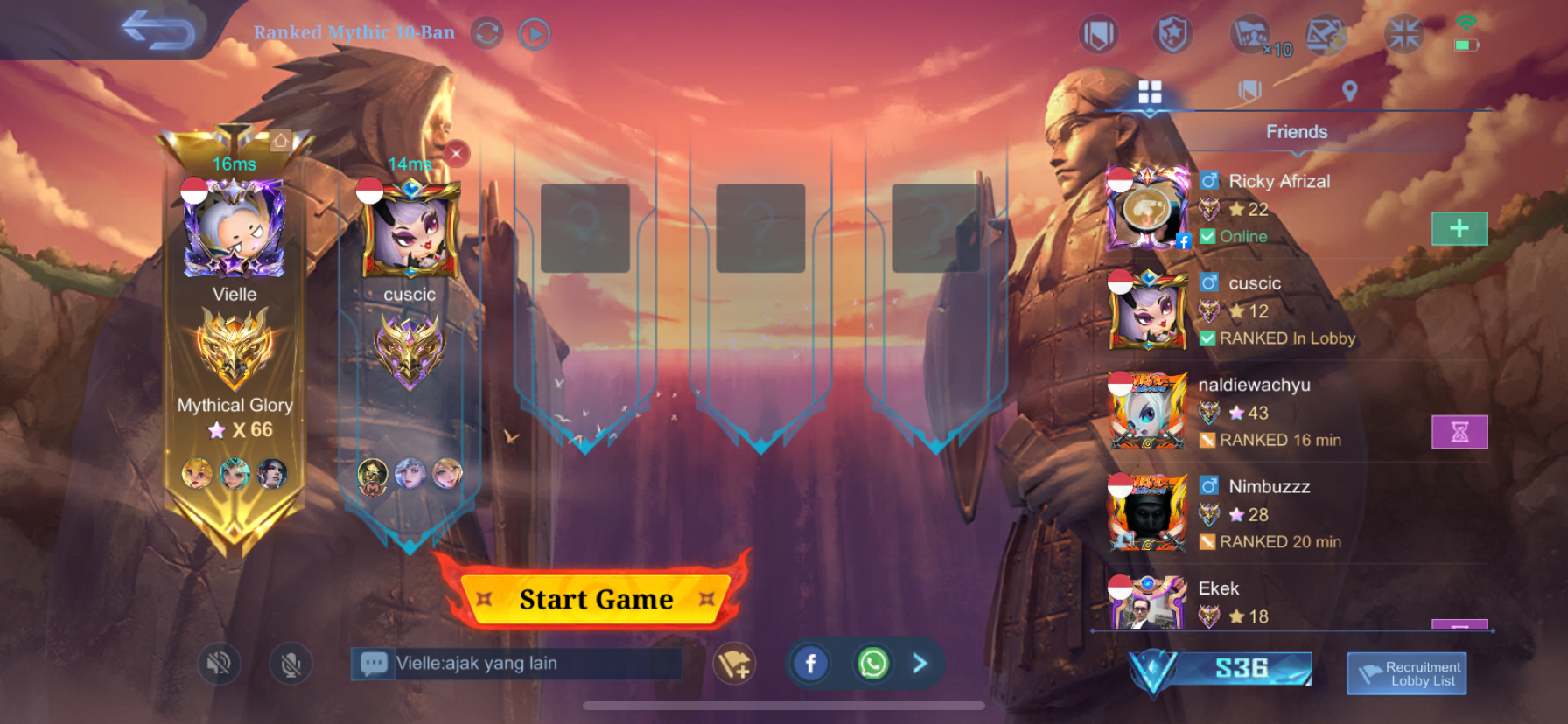The image size is (1568, 724).
Task: Open the Recruitment Lobby List
Action: (1406, 673)
